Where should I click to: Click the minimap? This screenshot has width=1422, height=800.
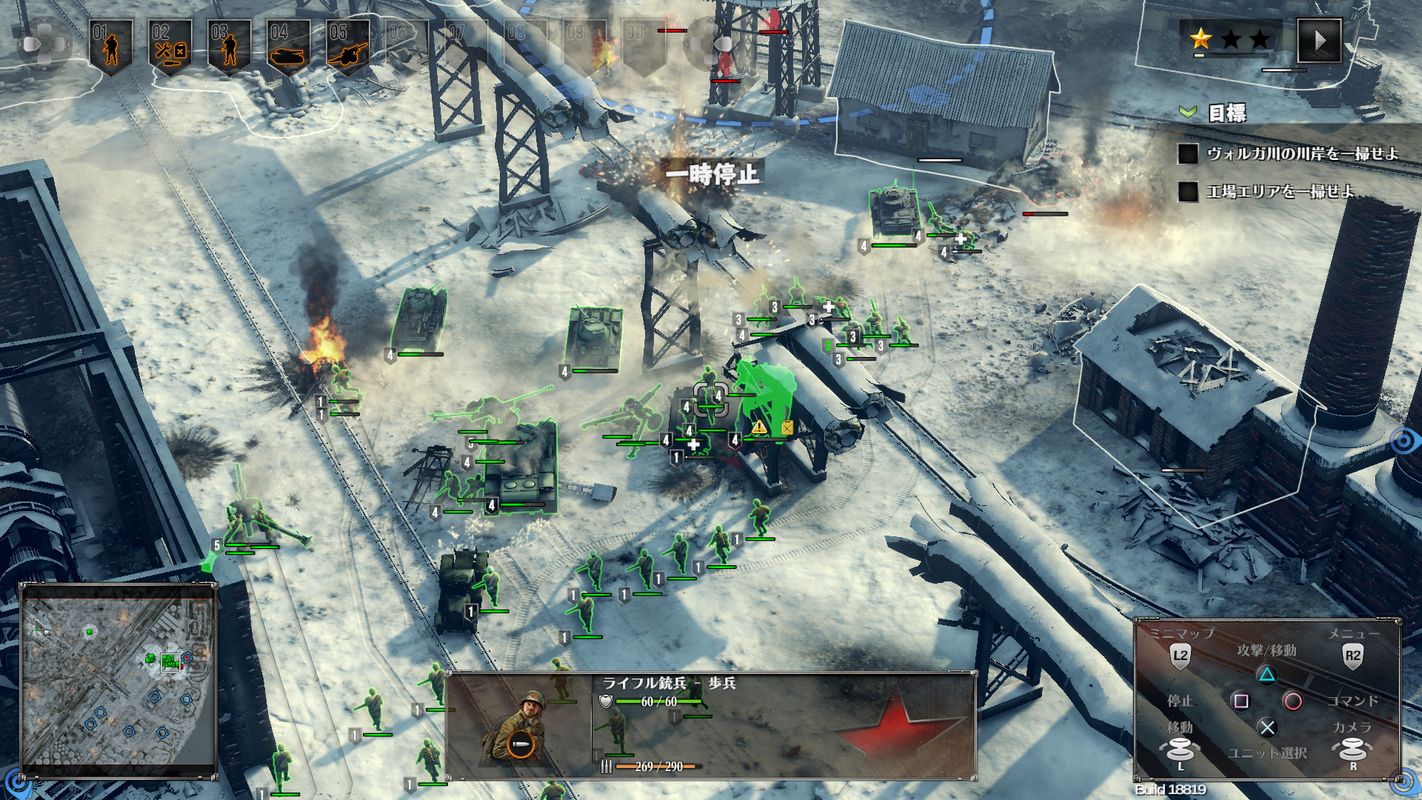click(x=118, y=679)
